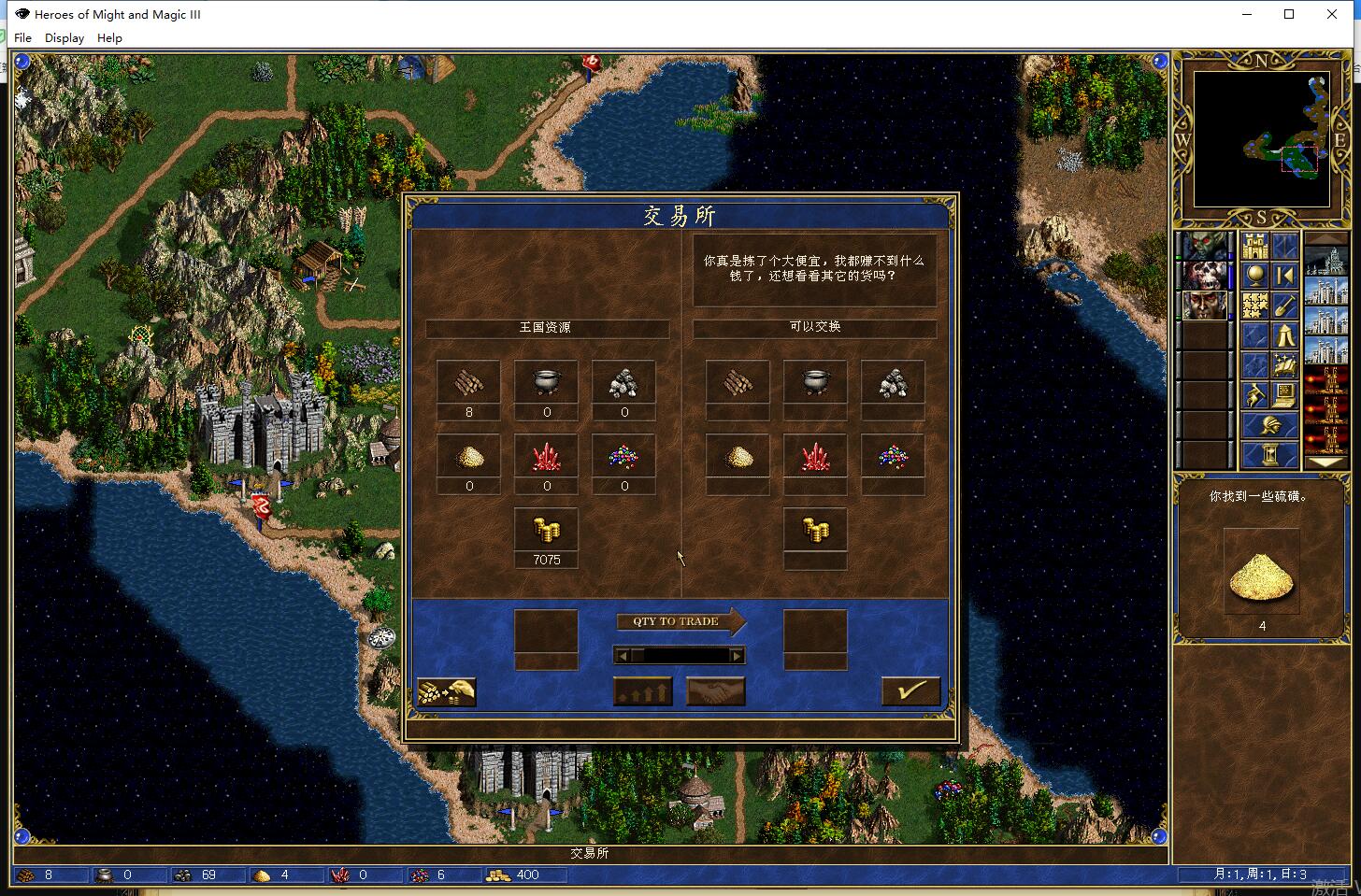Click the max quantity button with rising arrows

642,691
